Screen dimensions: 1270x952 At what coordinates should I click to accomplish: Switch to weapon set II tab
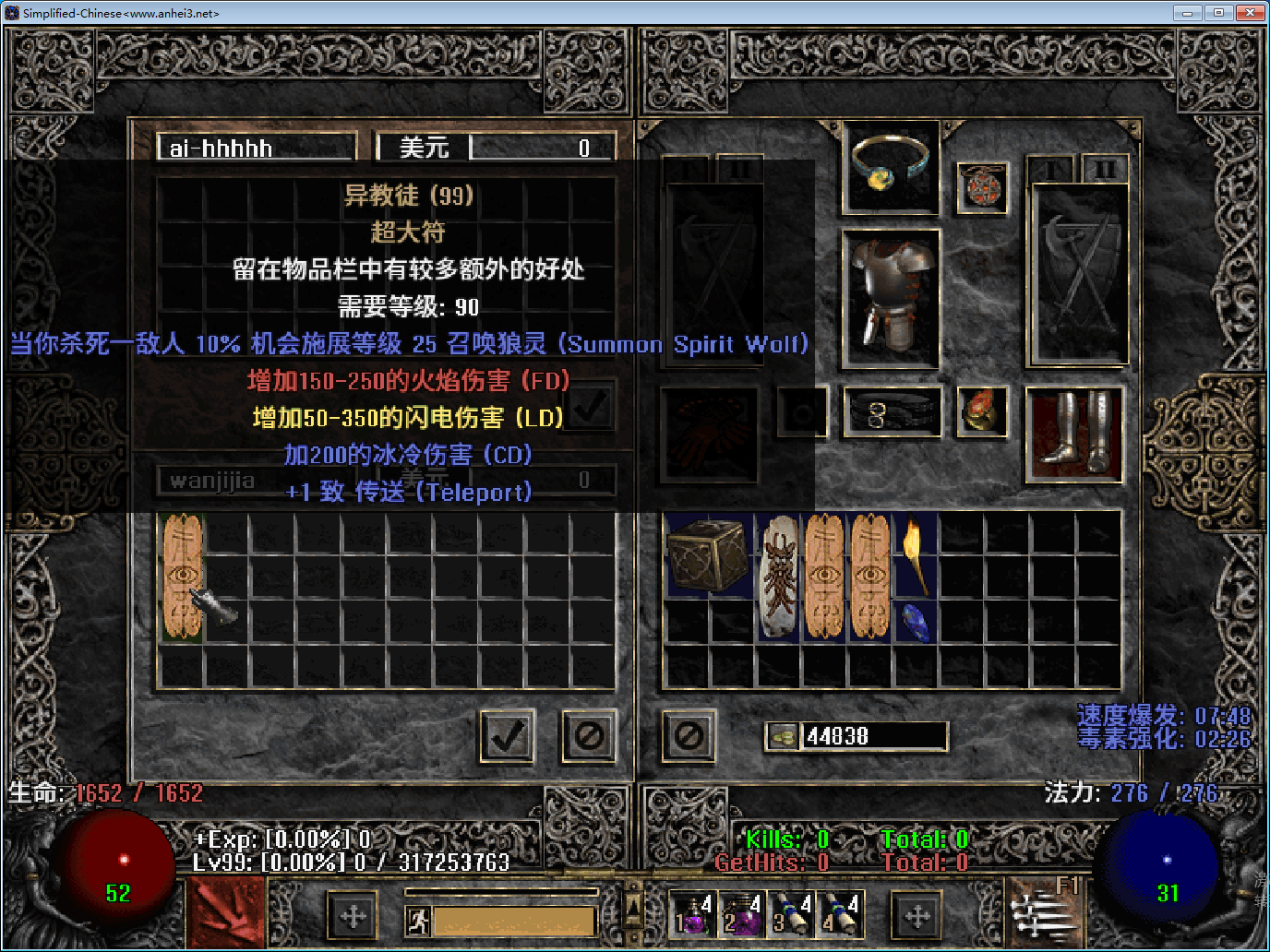(1105, 169)
